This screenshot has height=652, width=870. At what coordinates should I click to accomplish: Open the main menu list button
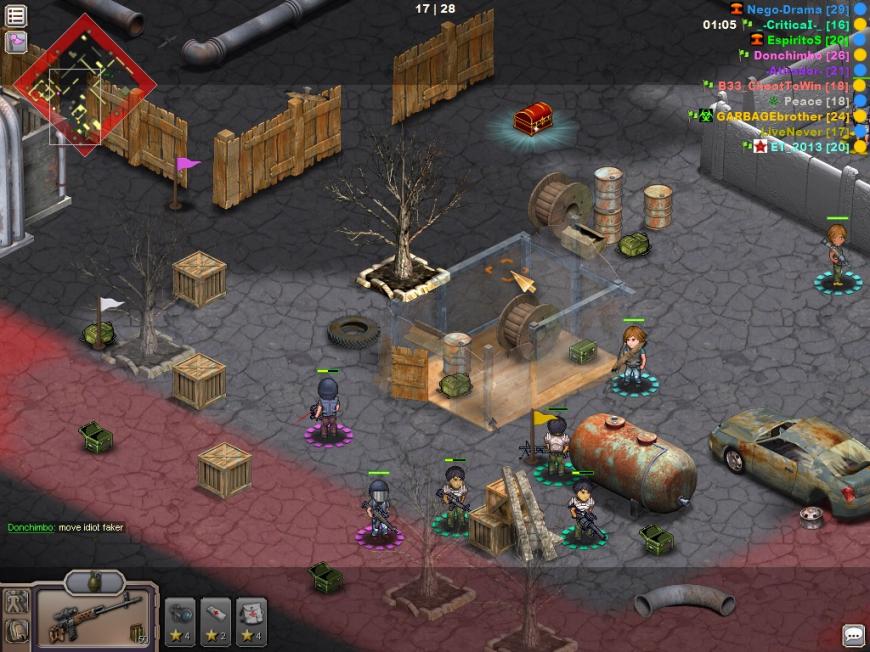[x=15, y=14]
